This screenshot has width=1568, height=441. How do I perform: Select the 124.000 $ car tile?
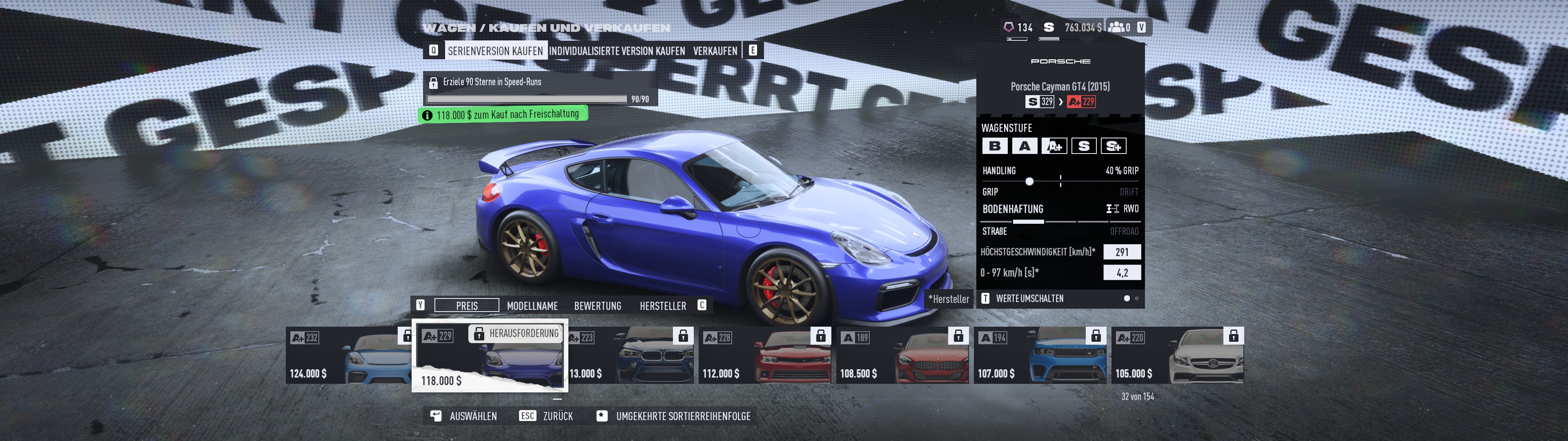[x=348, y=356]
